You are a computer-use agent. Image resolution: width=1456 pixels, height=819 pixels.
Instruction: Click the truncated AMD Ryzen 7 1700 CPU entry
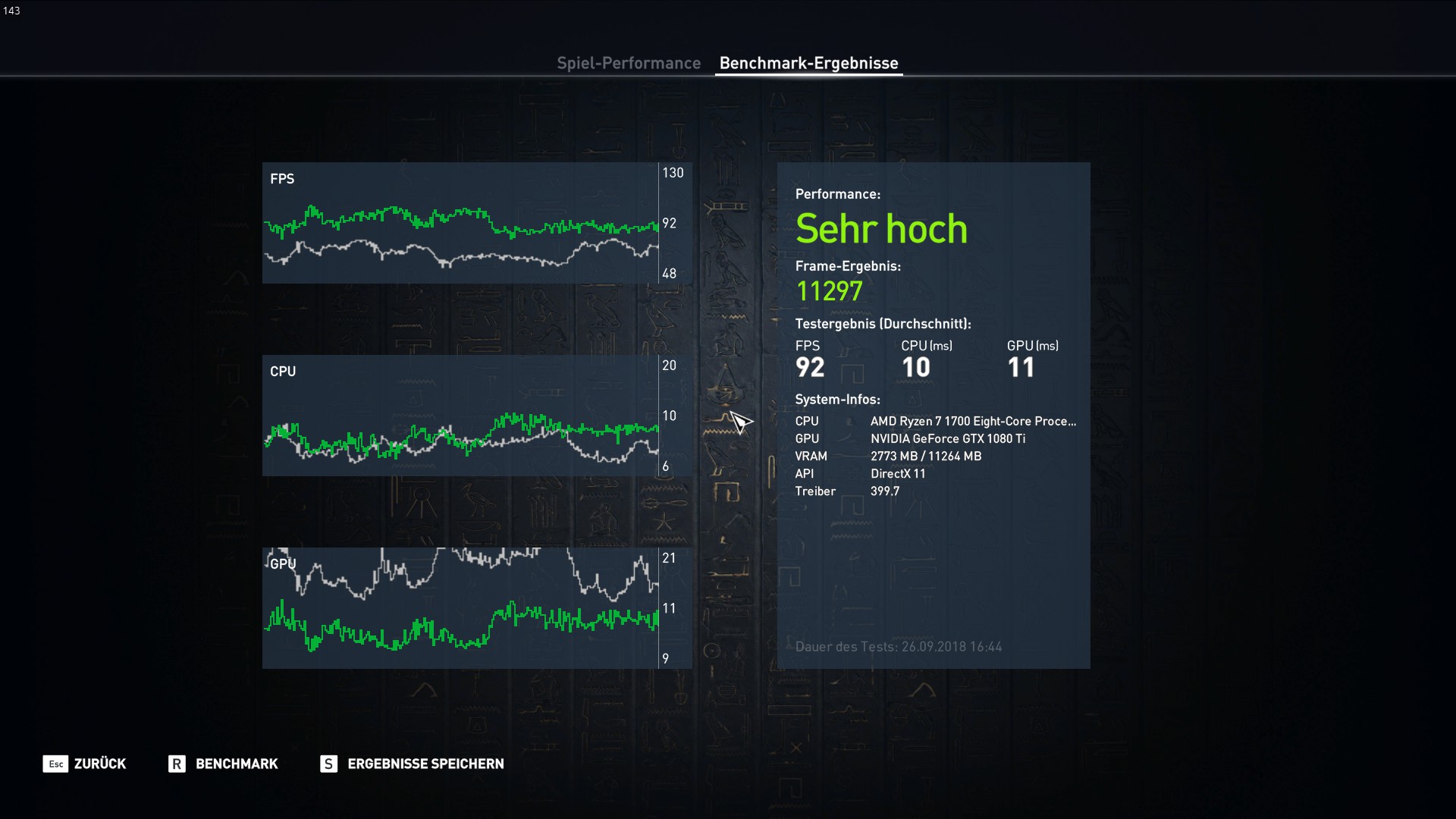coord(973,421)
